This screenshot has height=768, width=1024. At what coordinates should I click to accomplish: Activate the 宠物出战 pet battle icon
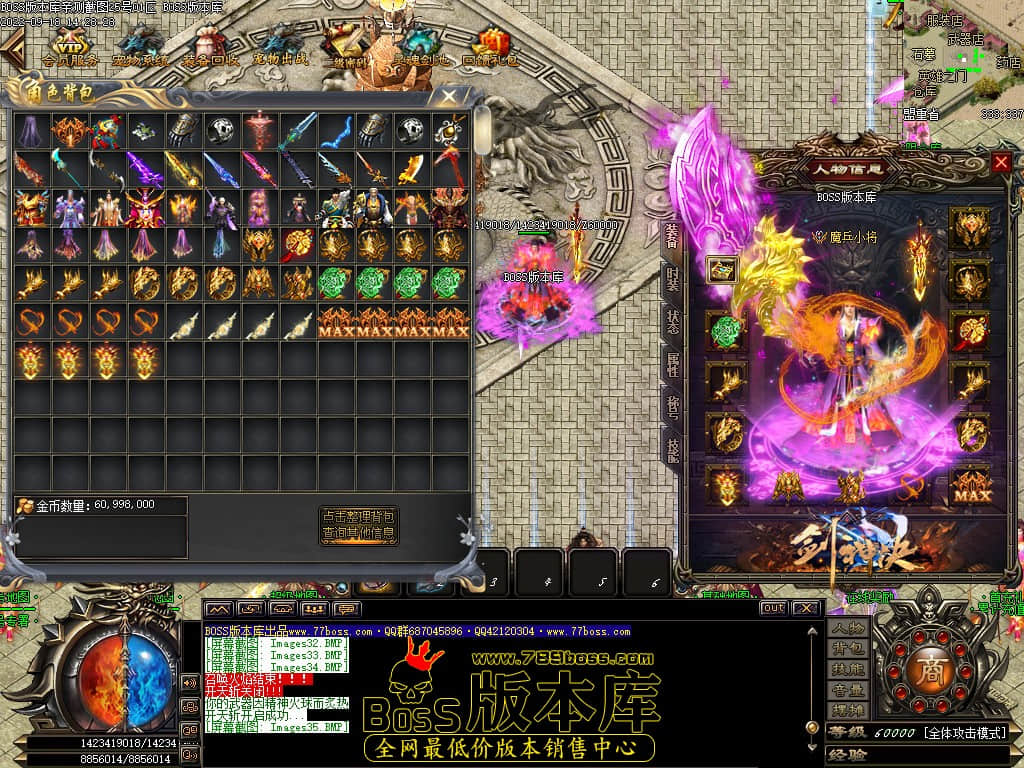tap(280, 47)
